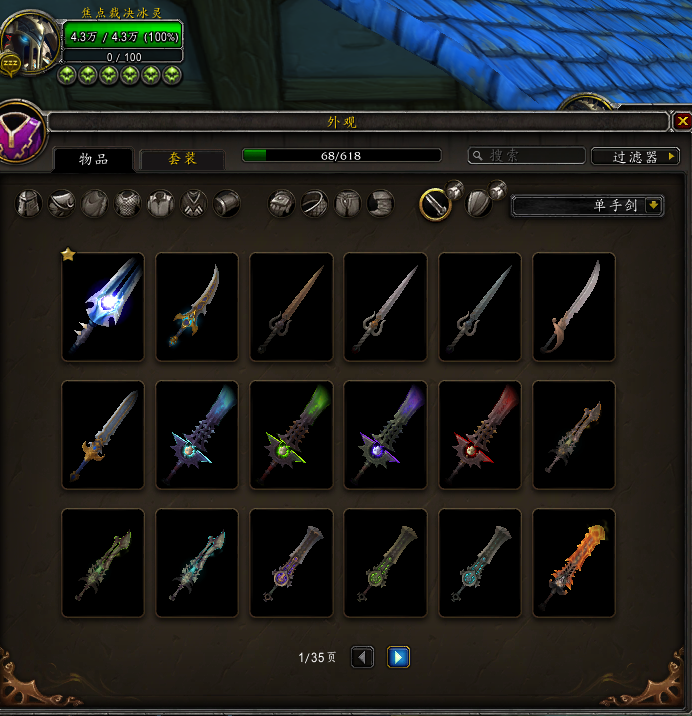
Task: Select the starred glowing blue-white sword
Action: (103, 307)
